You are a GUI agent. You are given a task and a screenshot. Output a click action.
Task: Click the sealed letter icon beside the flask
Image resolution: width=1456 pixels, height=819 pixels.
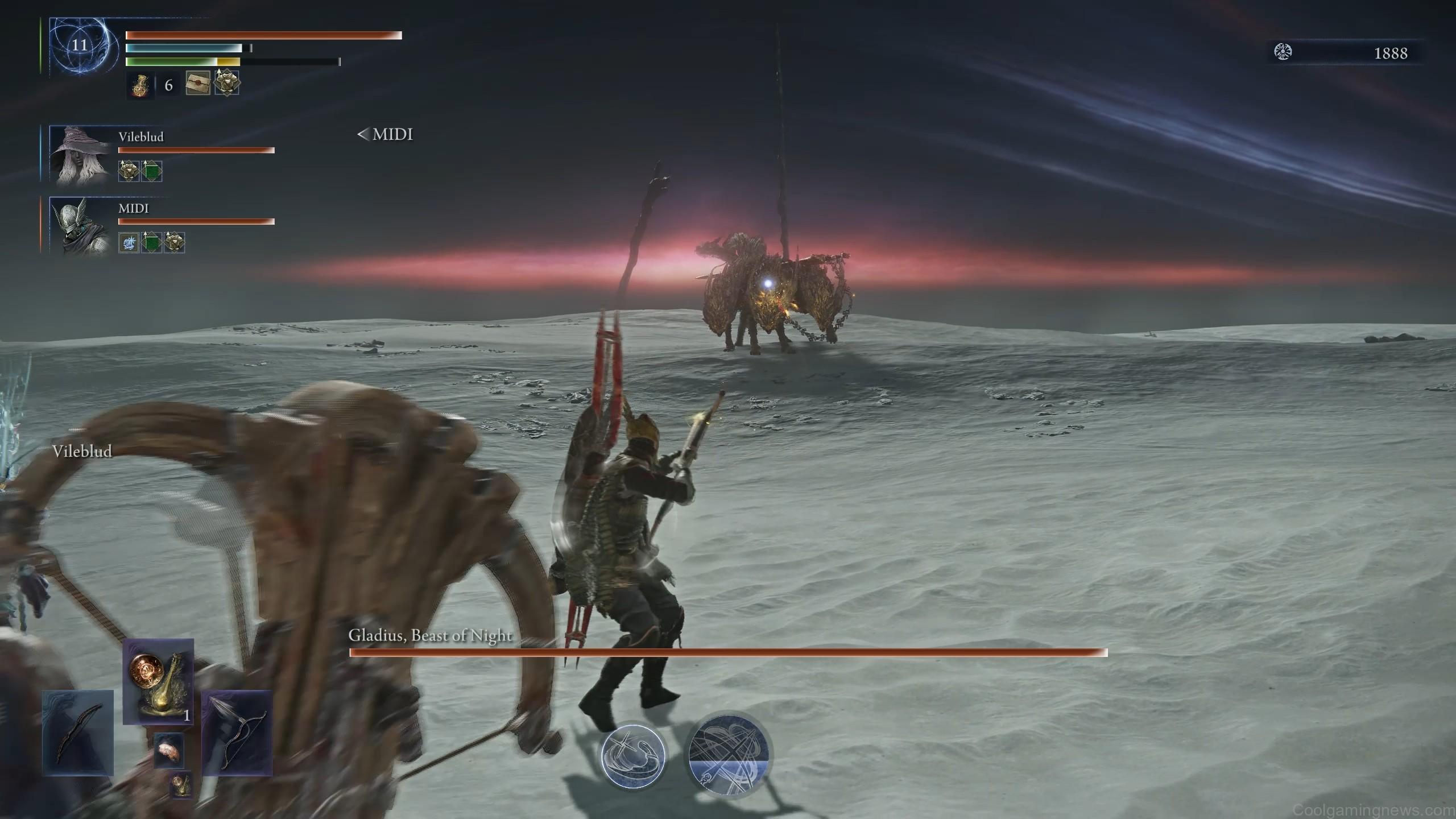[x=197, y=84]
